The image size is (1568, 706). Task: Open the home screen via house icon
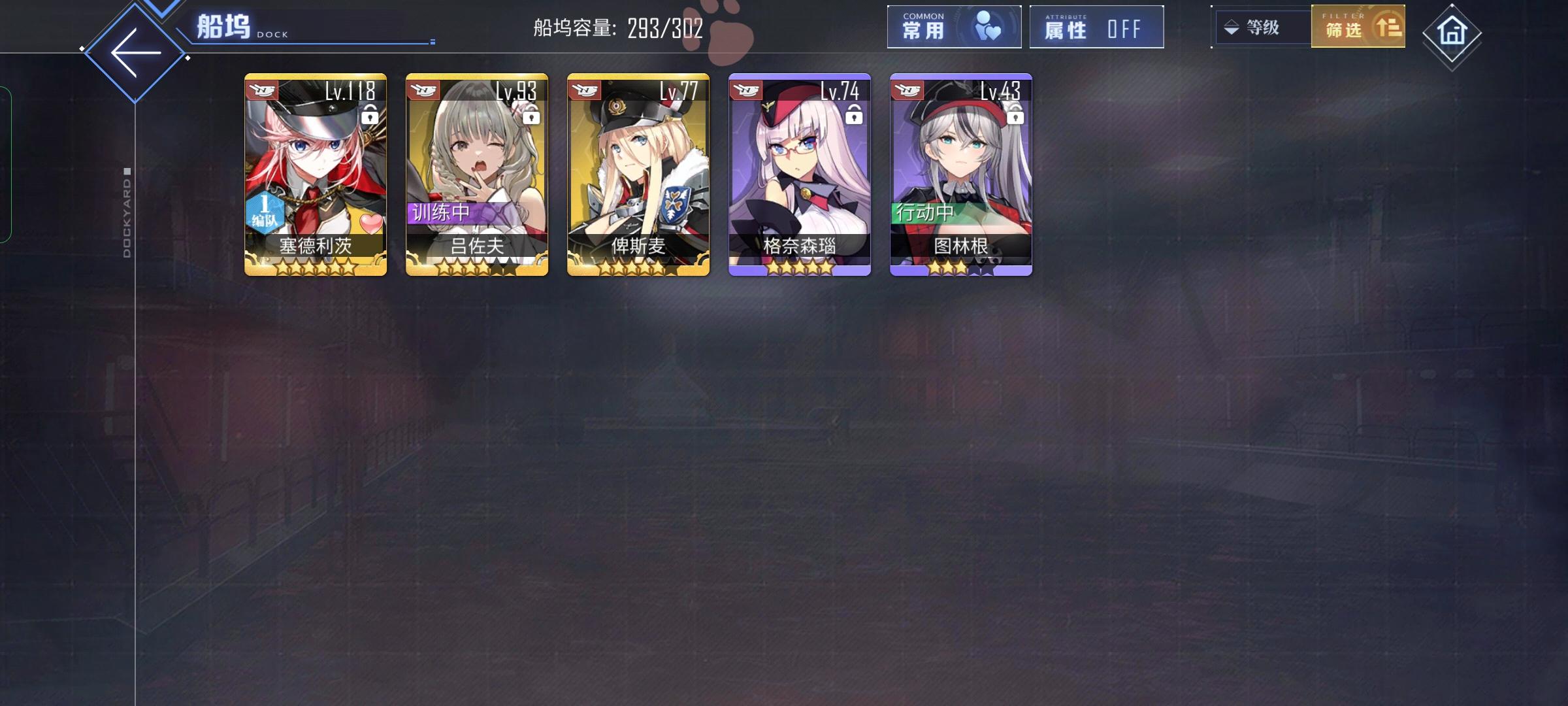coord(1451,29)
